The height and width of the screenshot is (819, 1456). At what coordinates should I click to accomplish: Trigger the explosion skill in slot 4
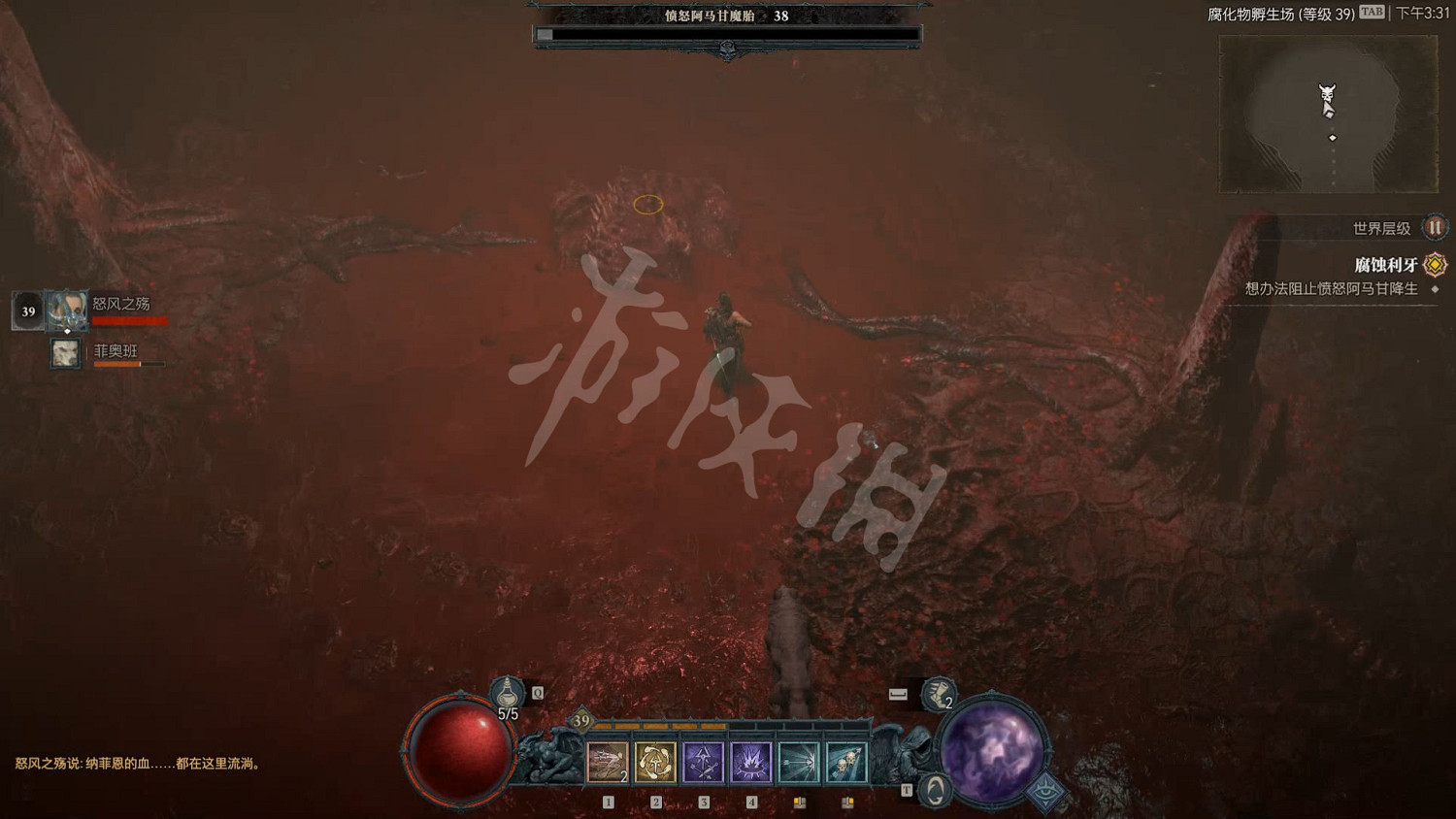(x=751, y=761)
